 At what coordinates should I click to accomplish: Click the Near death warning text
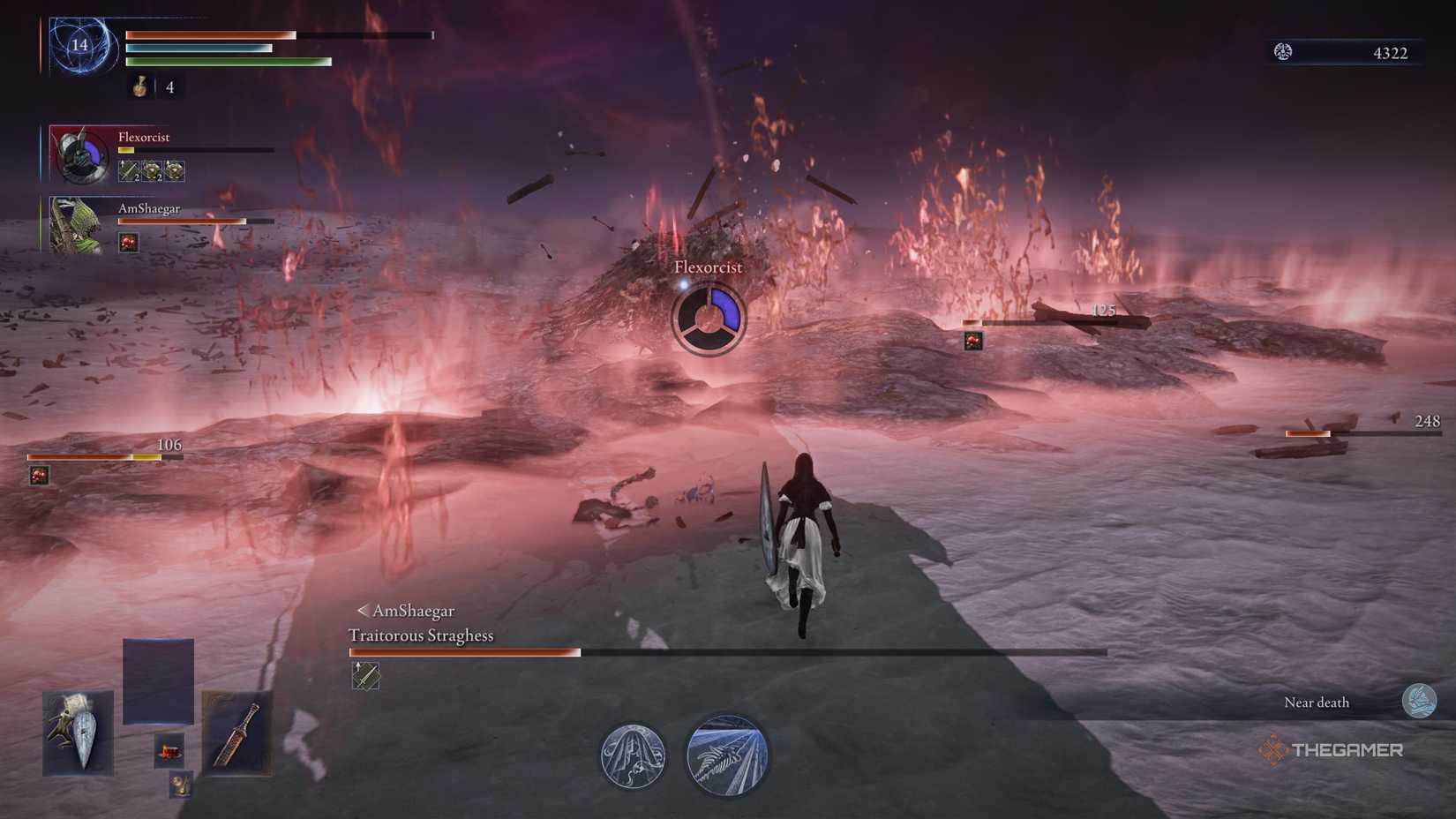tap(1317, 702)
